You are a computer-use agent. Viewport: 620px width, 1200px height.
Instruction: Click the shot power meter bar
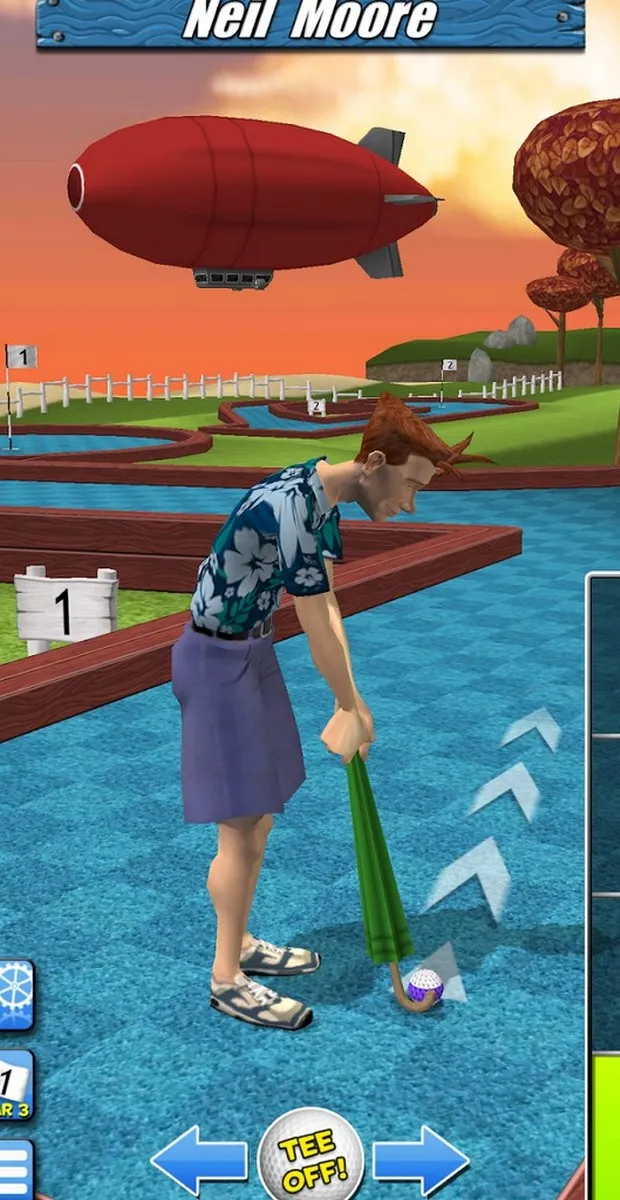pyautogui.click(x=604, y=880)
